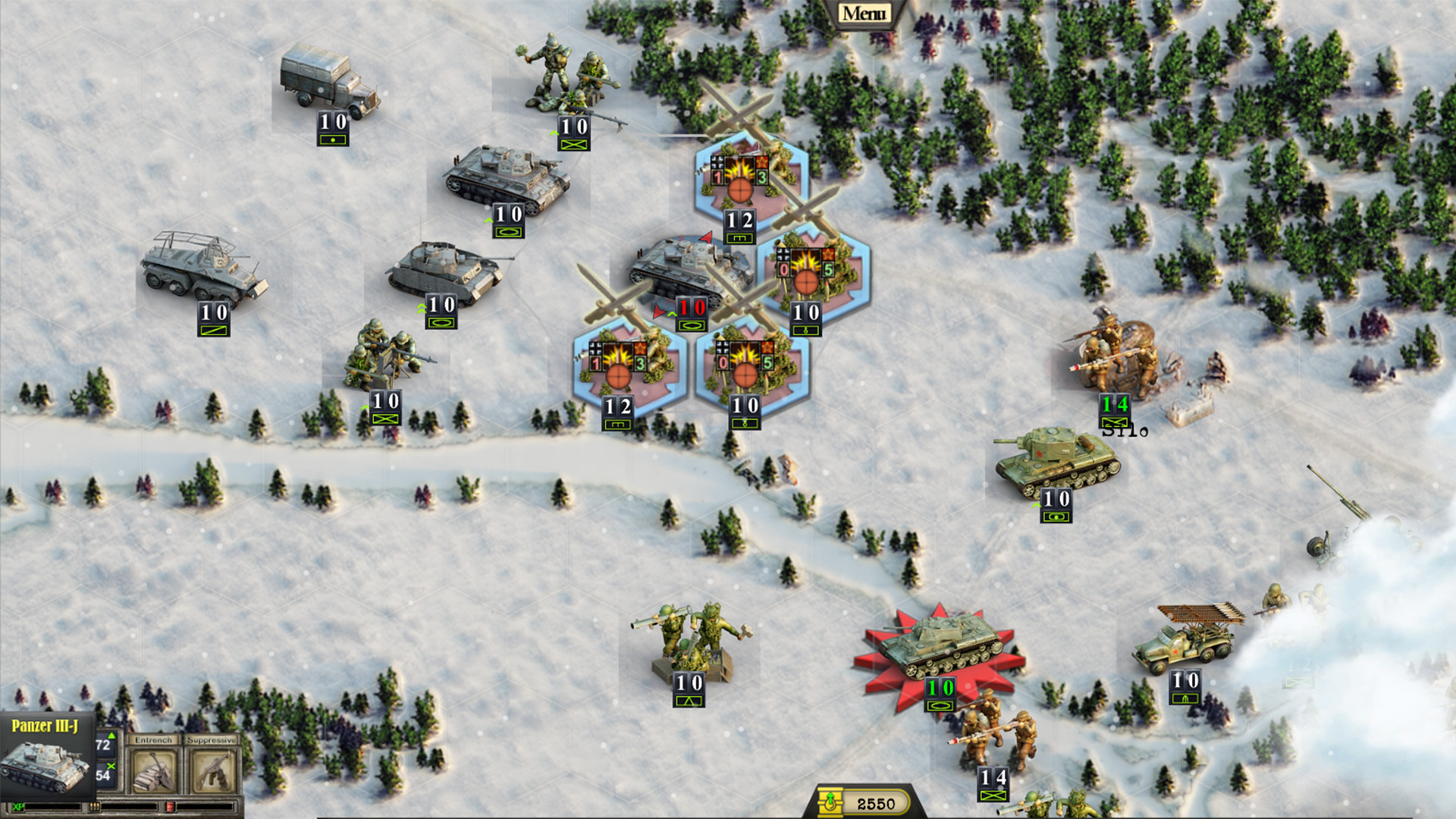The height and width of the screenshot is (819, 1456).
Task: Click the green upgrade arrow above the 72 value
Action: point(111,736)
